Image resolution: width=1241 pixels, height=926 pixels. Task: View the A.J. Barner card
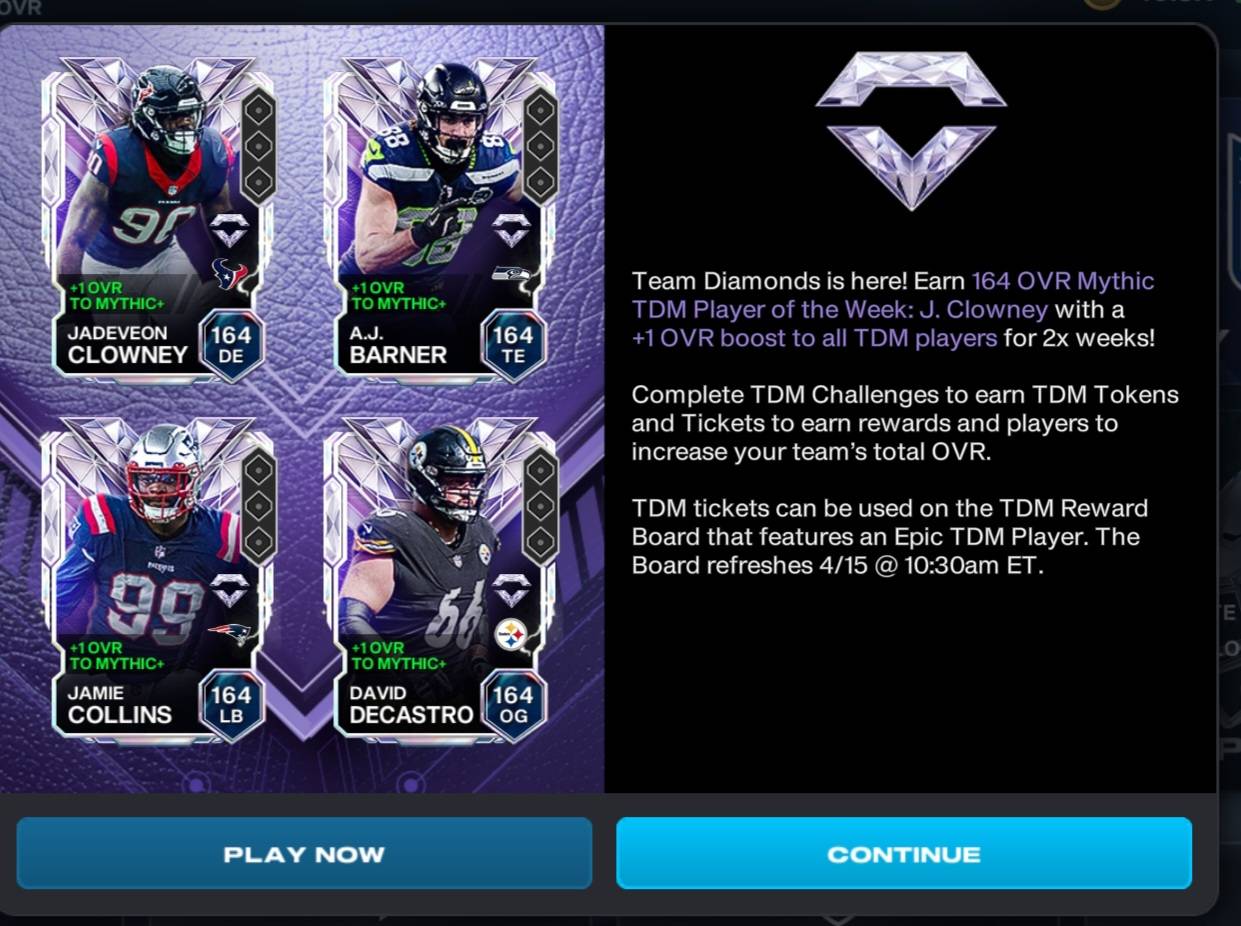point(441,216)
